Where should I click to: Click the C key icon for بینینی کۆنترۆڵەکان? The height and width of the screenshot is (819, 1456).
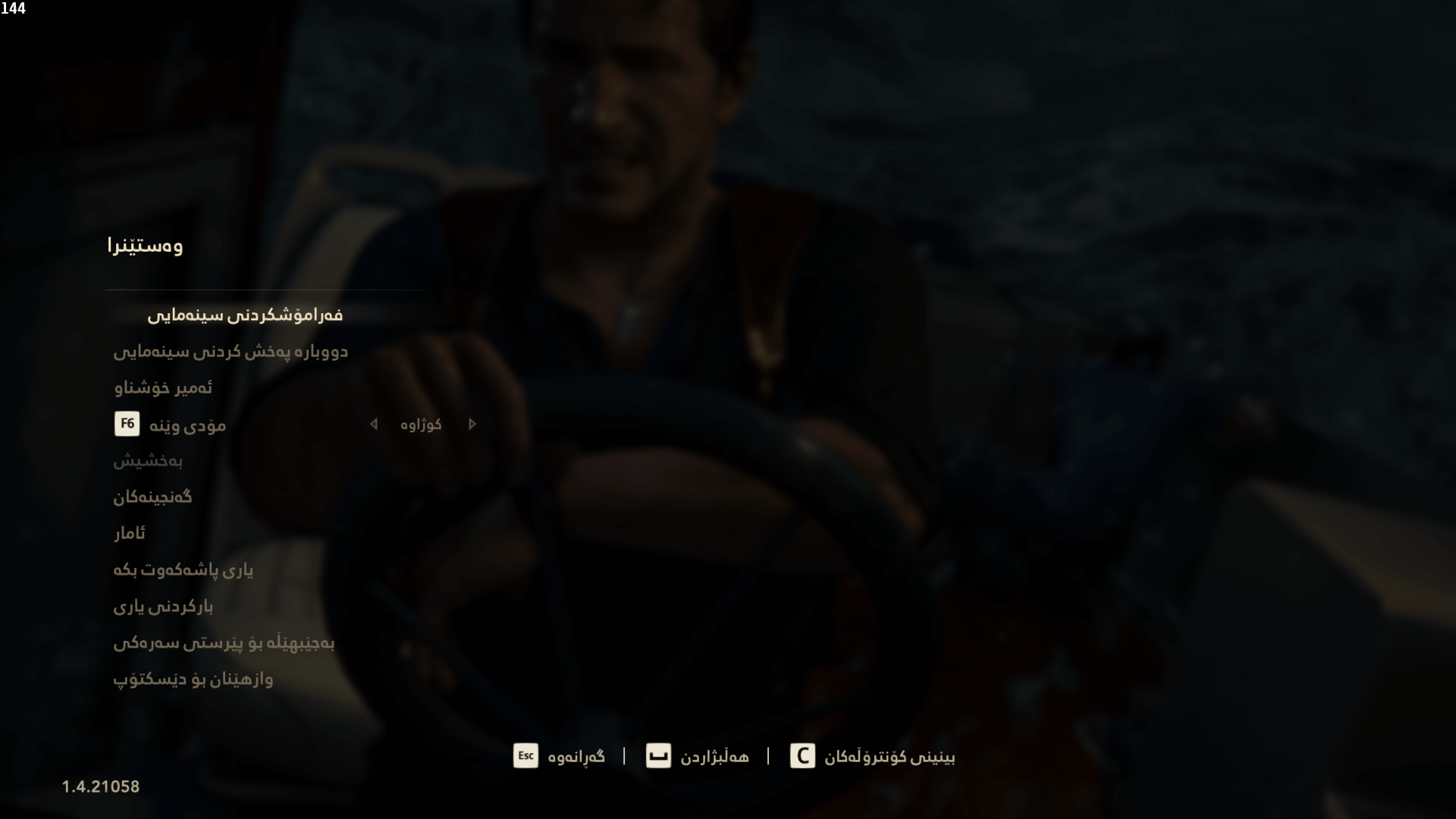(x=802, y=756)
